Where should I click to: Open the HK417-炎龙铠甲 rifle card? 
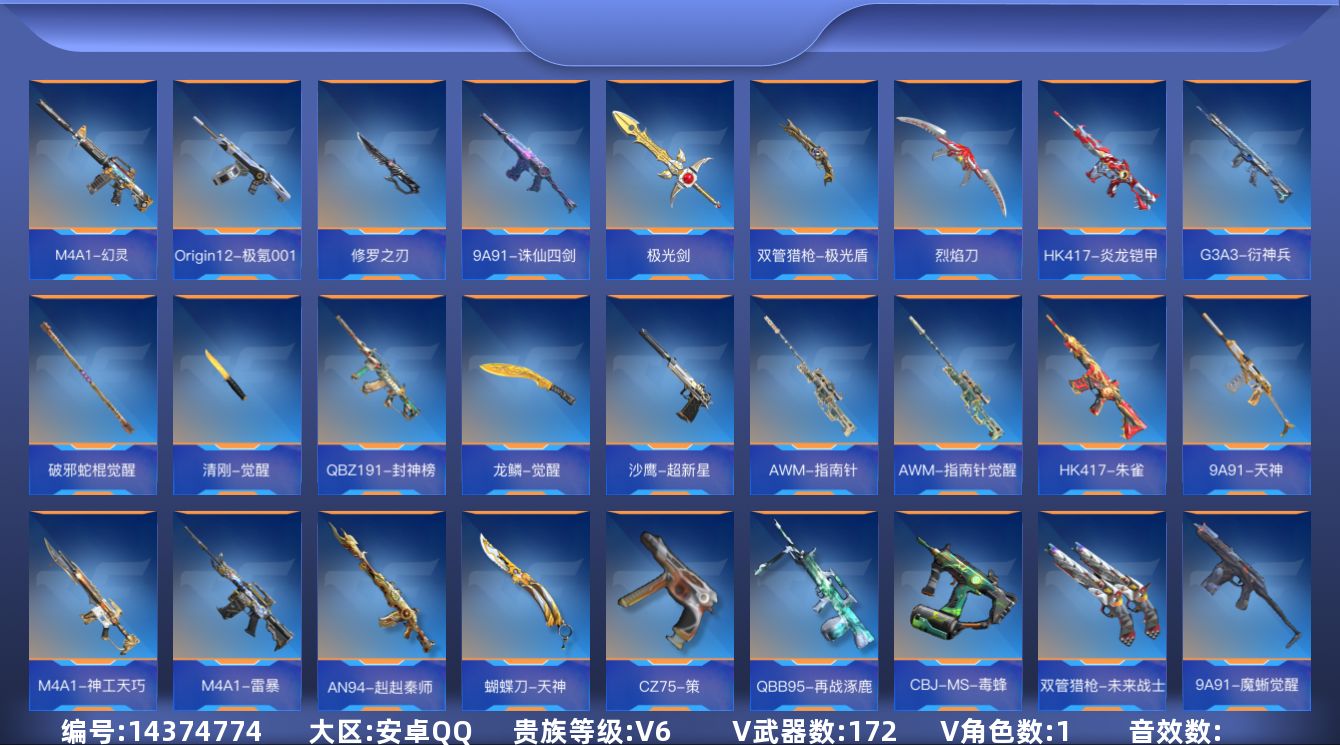point(1101,170)
